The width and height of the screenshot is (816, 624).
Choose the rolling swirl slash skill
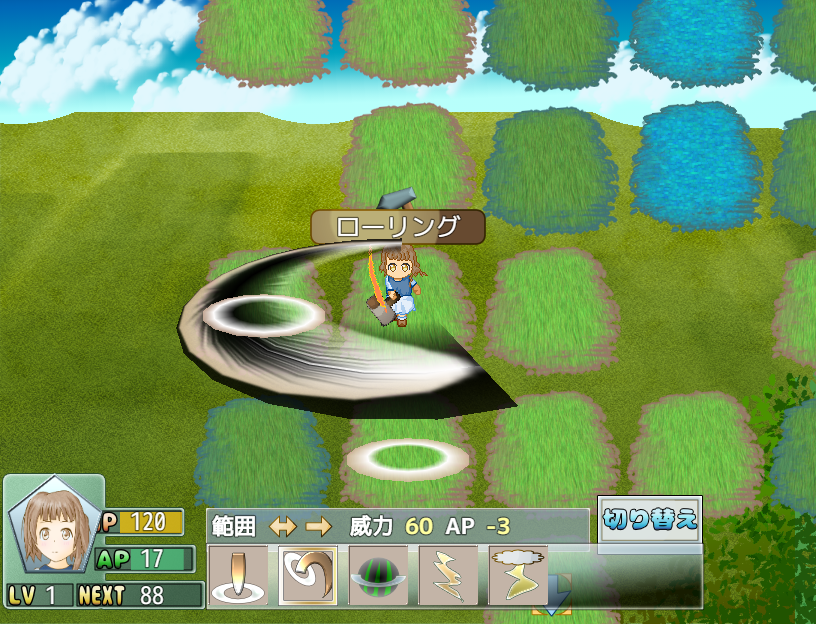coord(308,576)
